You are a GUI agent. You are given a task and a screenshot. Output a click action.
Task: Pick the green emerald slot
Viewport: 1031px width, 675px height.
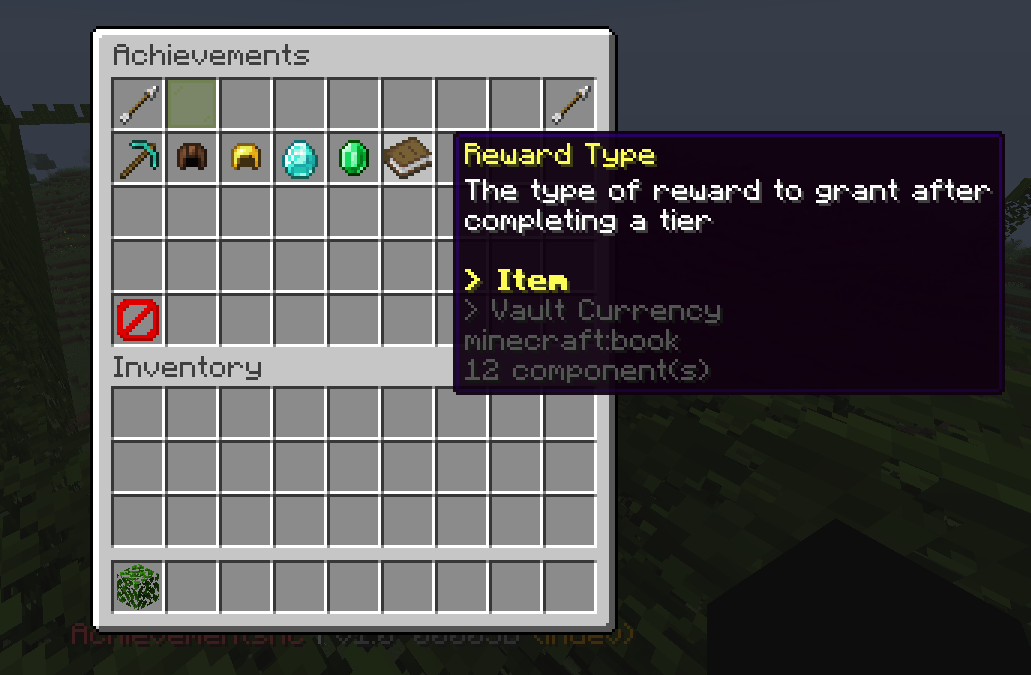tap(354, 158)
